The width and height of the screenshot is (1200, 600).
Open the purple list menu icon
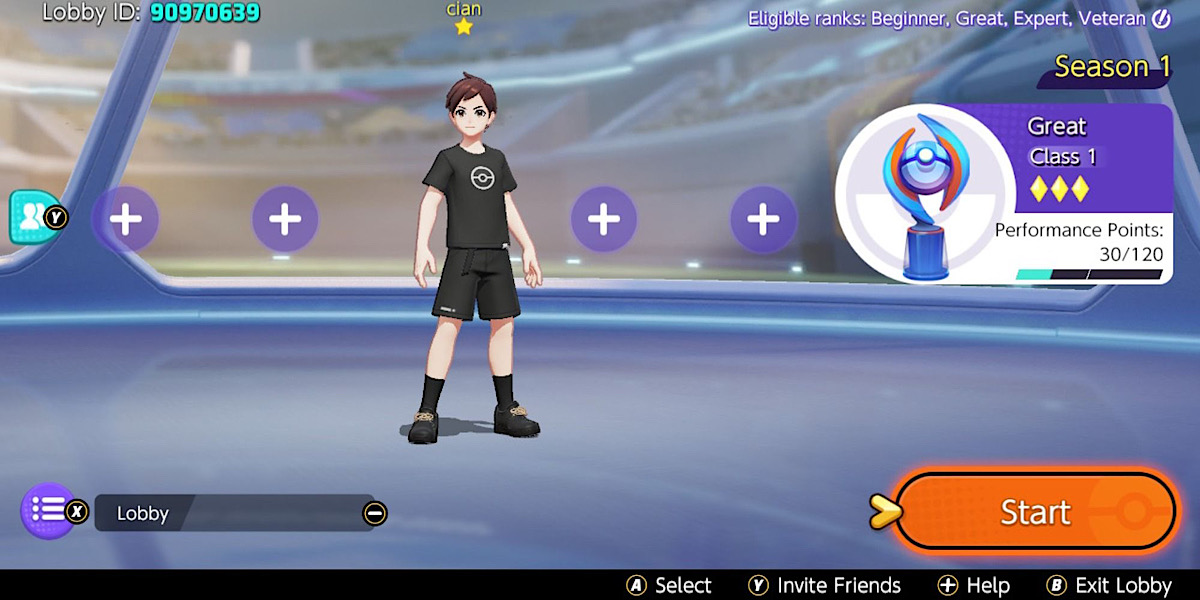coord(48,510)
